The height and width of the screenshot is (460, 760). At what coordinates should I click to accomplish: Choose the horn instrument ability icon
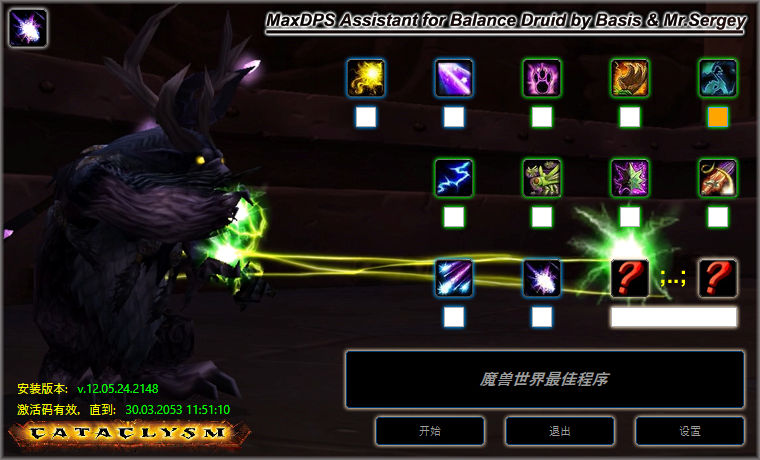717,178
